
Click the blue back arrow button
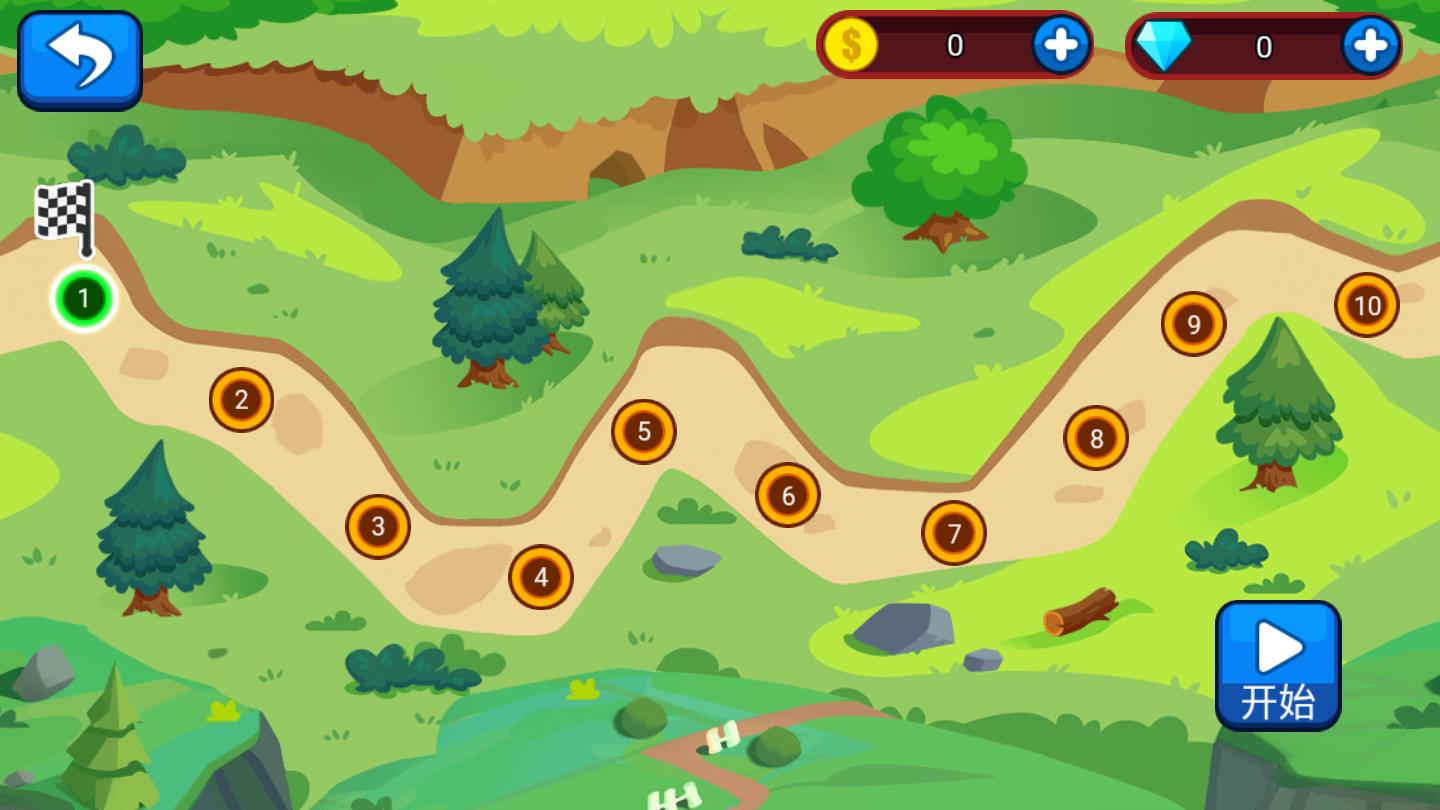pos(80,59)
